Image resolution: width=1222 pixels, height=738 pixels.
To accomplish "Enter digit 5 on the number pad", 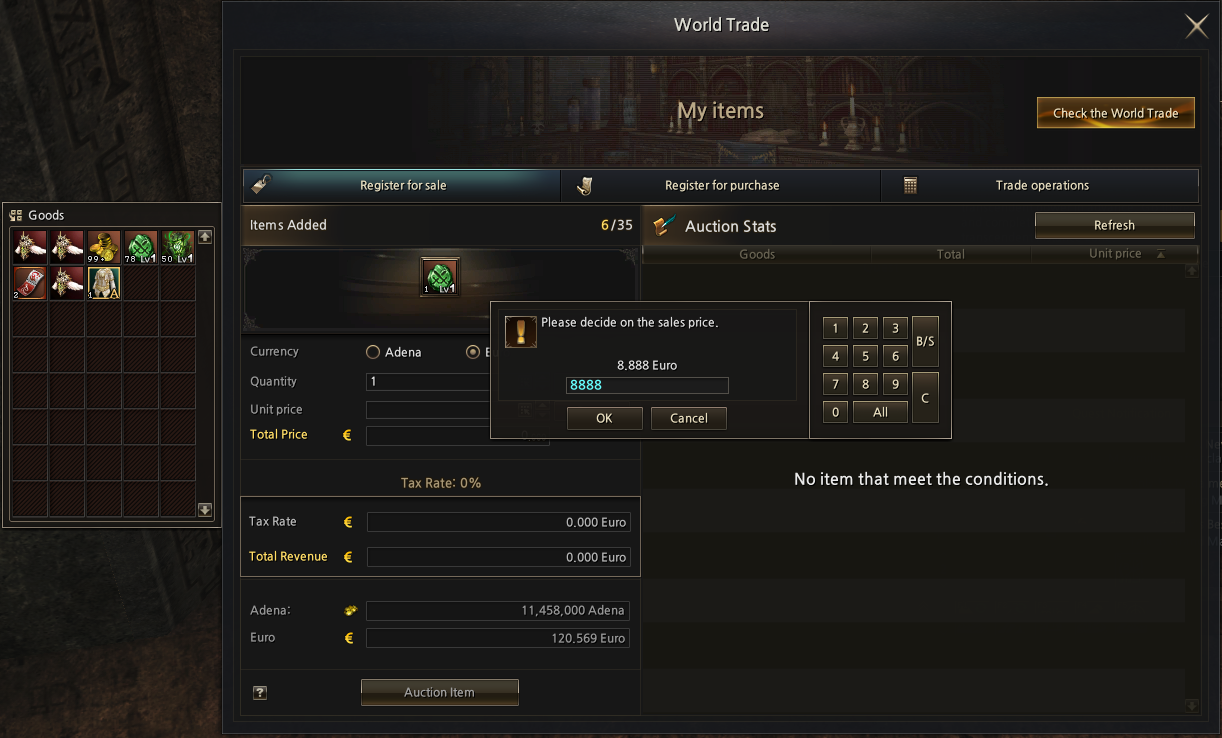I will click(866, 356).
